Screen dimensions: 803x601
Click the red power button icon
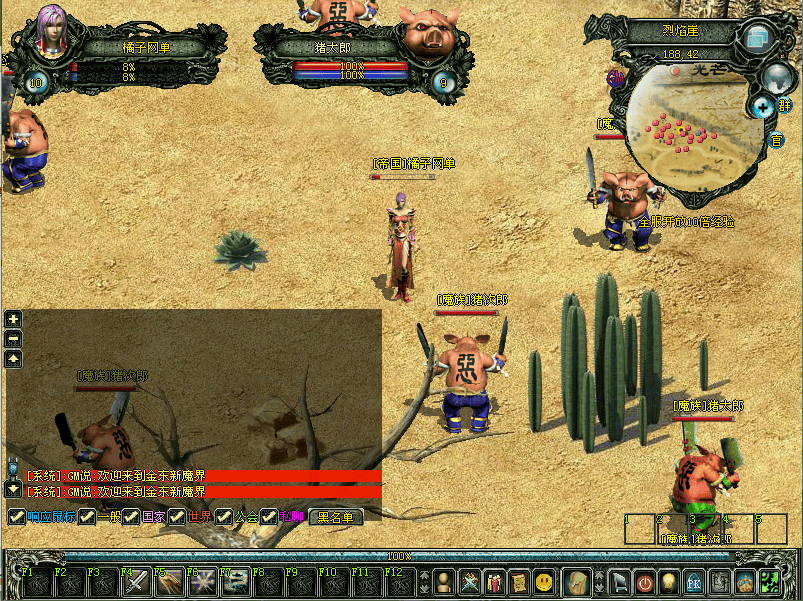point(645,581)
